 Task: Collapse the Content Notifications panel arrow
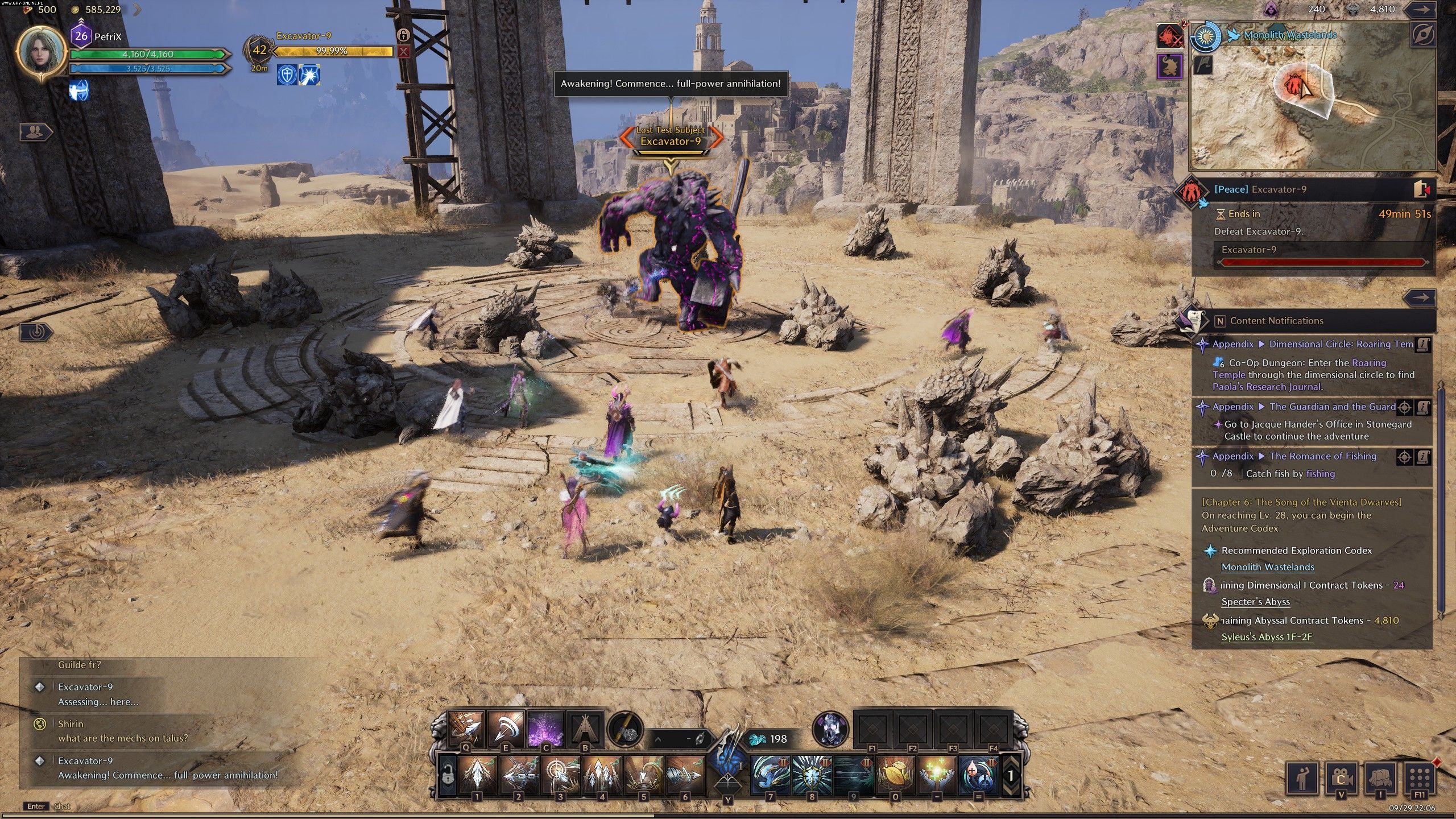1420,297
